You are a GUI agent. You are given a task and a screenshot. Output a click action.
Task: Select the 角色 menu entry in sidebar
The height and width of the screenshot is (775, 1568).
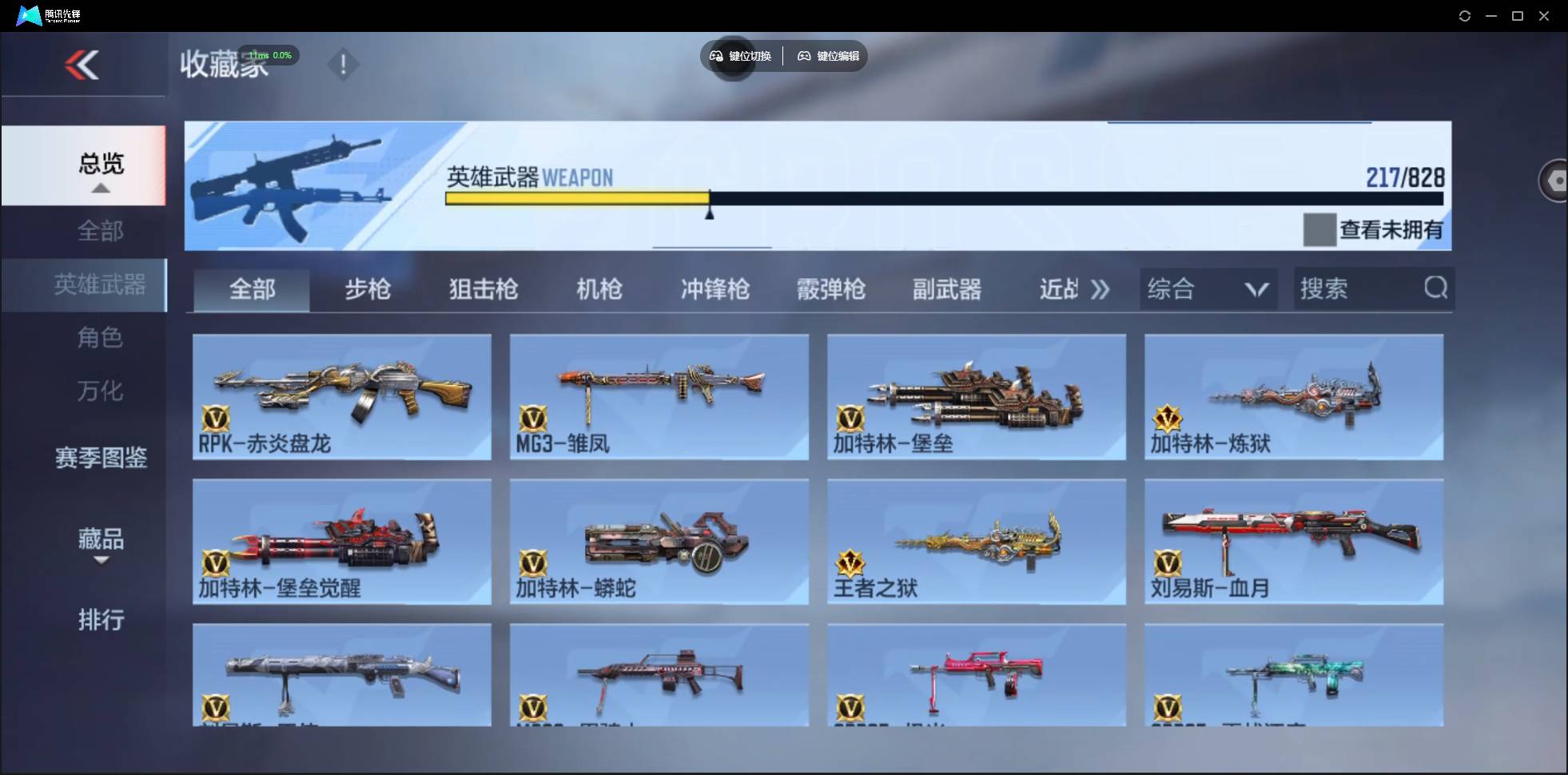[101, 338]
